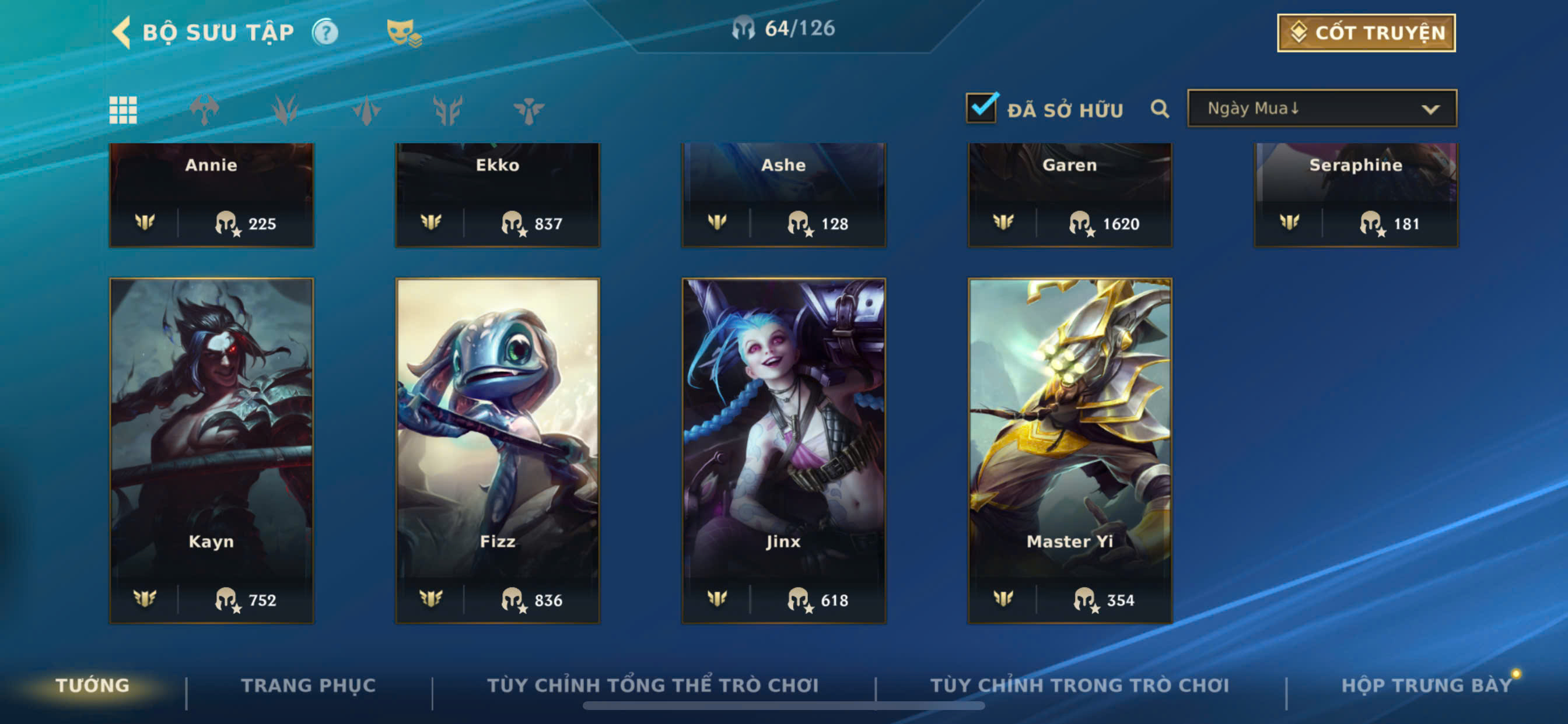Select the Annie champion card

point(211,195)
